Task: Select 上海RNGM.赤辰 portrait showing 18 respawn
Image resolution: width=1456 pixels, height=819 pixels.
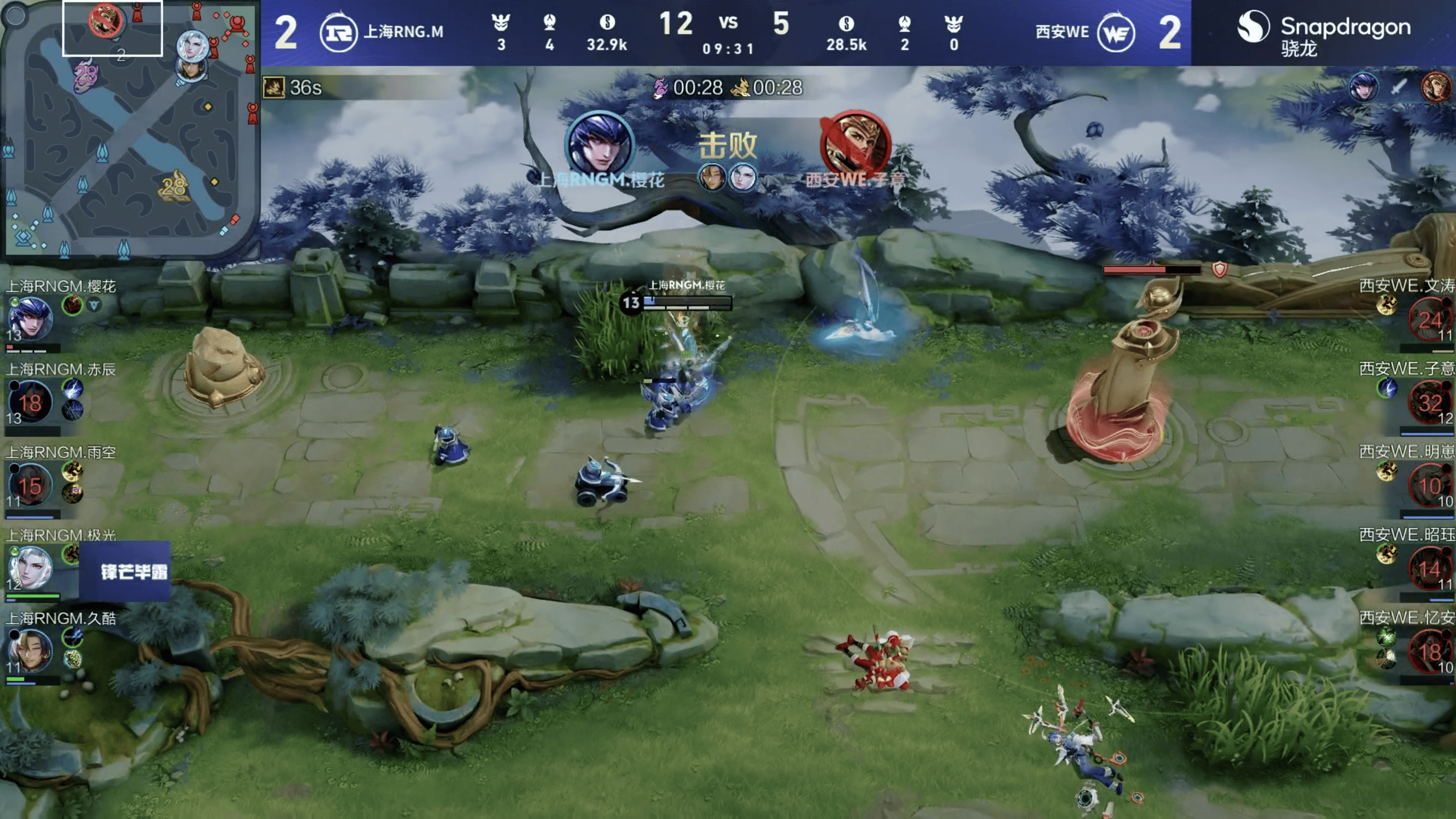Action: point(30,402)
